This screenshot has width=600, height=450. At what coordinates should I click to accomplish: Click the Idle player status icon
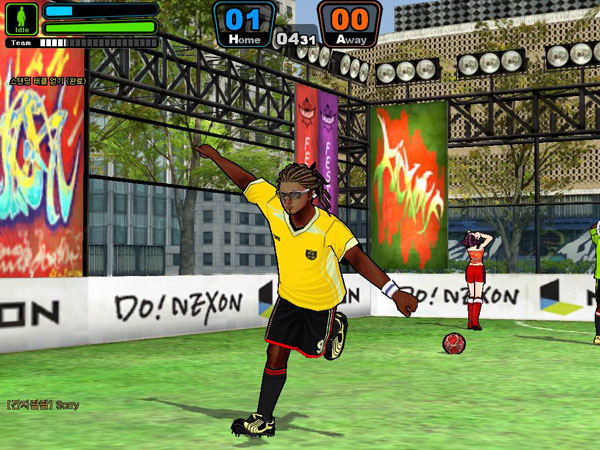tap(22, 19)
